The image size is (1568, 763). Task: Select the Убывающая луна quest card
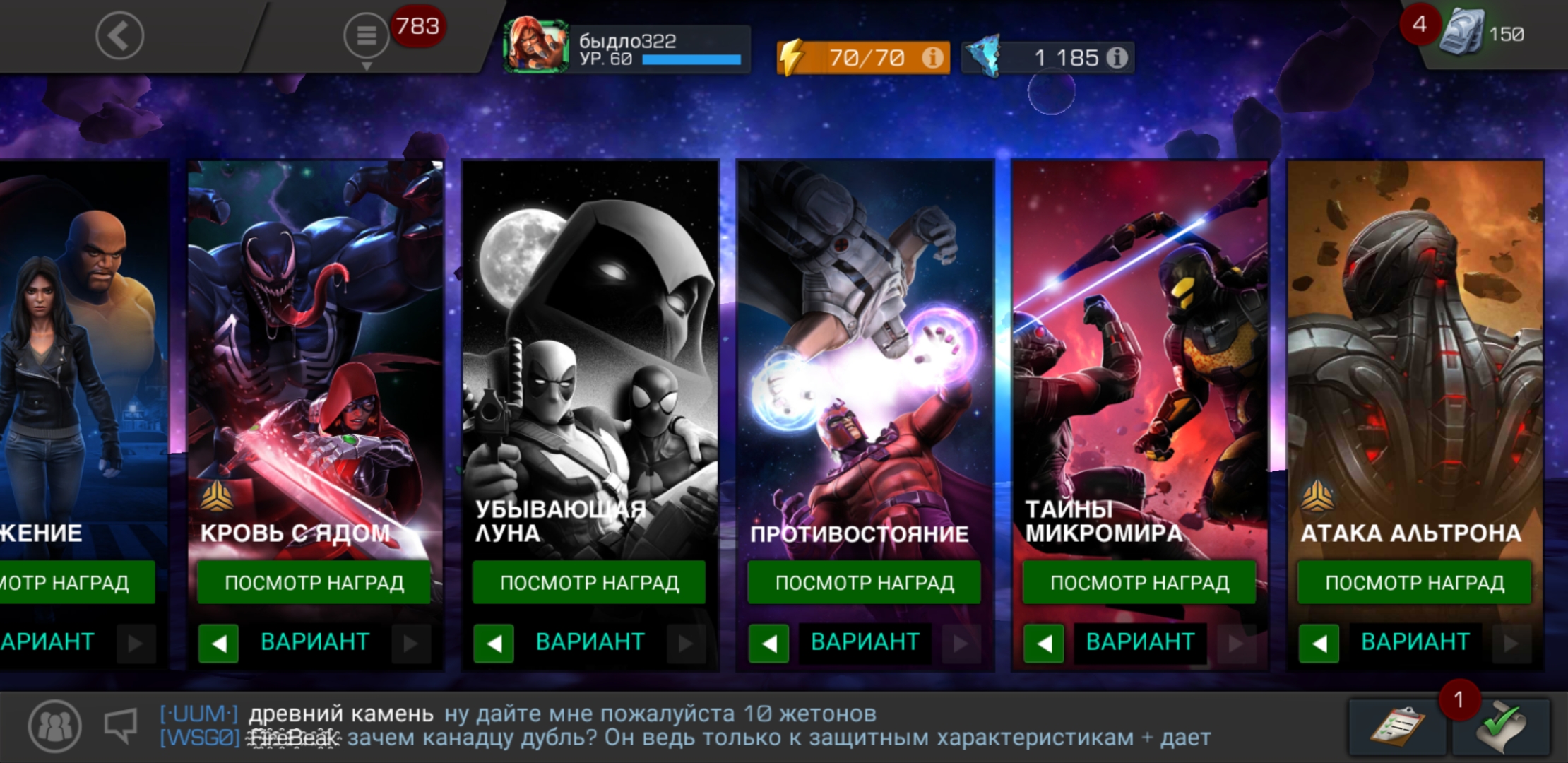[x=590, y=353]
